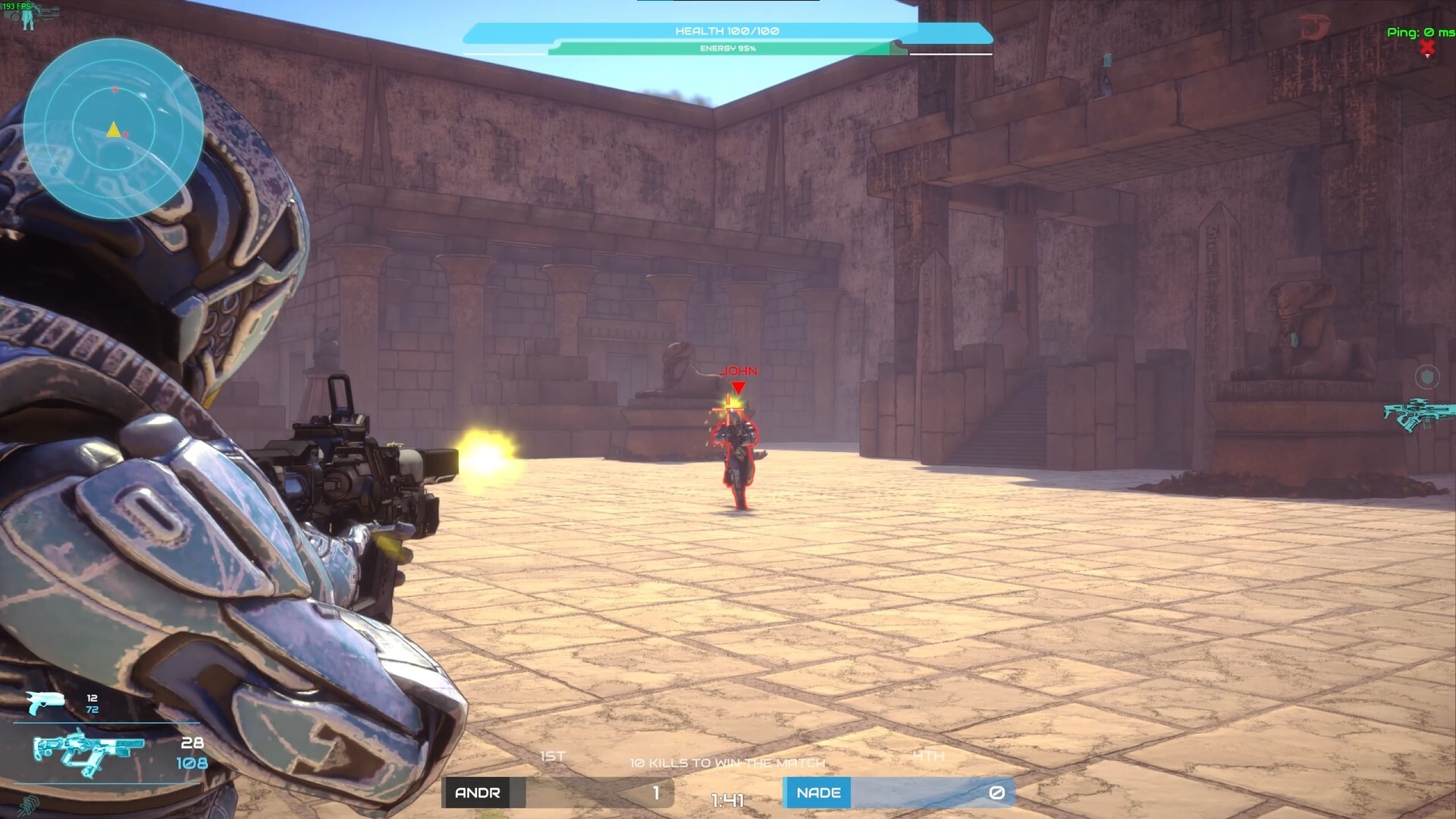Click the character silhouette icon in the top-left corner
The image size is (1456, 819).
(x=27, y=19)
